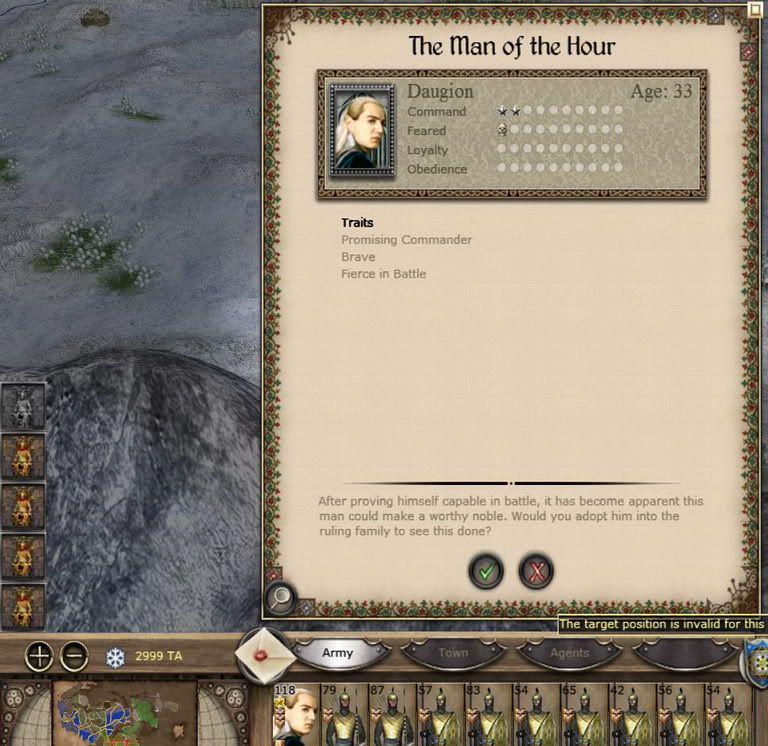The image size is (768, 746).
Task: Accept the adoption with the green checkmark
Action: click(x=486, y=571)
